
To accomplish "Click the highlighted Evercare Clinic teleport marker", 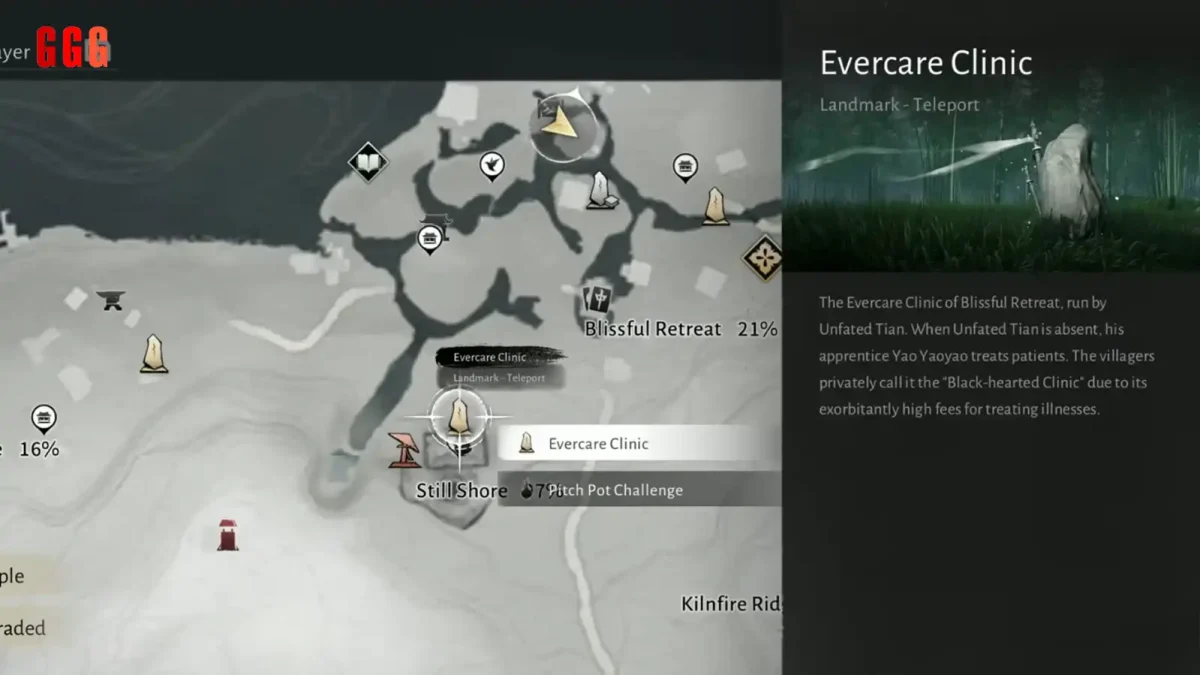I will pos(459,416).
